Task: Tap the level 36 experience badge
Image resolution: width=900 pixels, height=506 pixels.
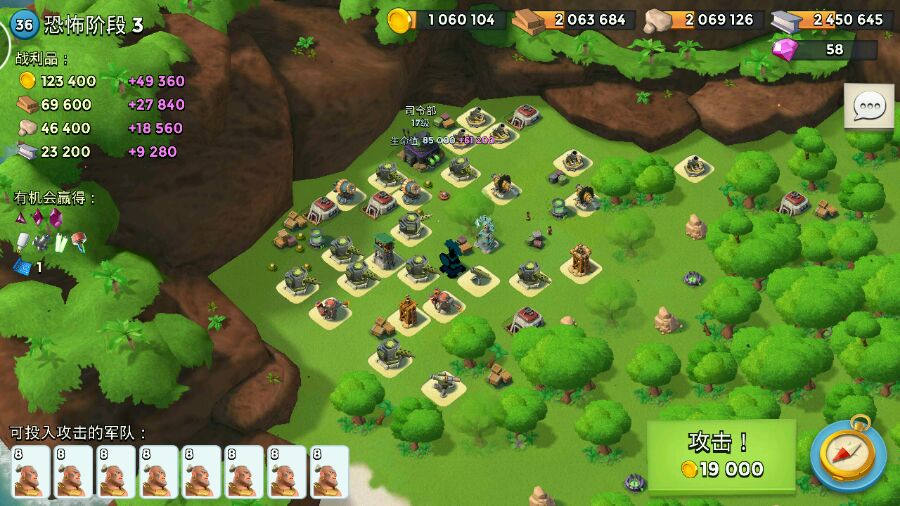Action: tap(25, 24)
